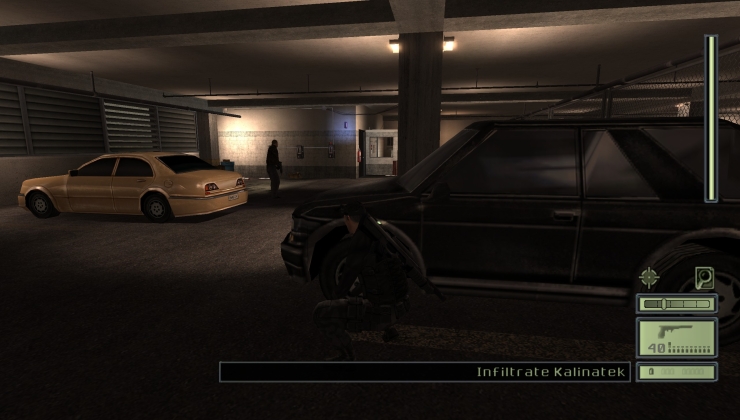The image size is (740, 420).
Task: Click the crosshair target icon
Action: point(649,277)
